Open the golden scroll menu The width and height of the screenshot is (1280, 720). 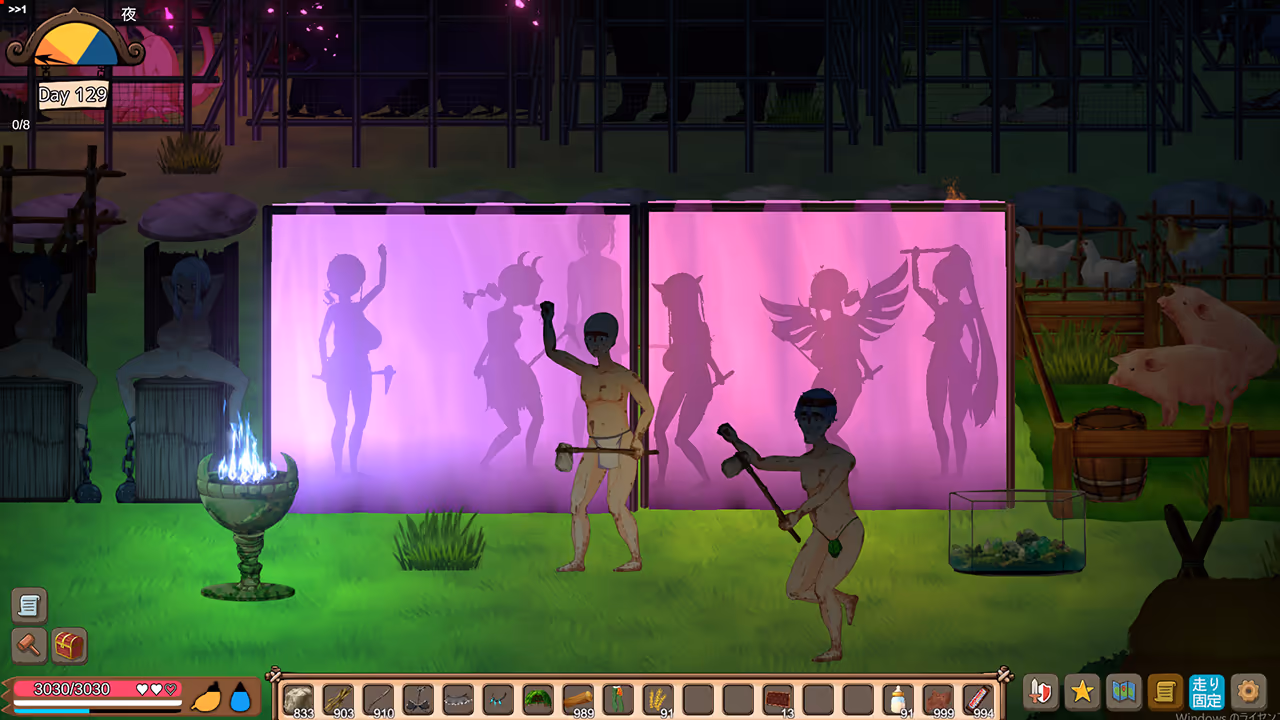click(1165, 691)
